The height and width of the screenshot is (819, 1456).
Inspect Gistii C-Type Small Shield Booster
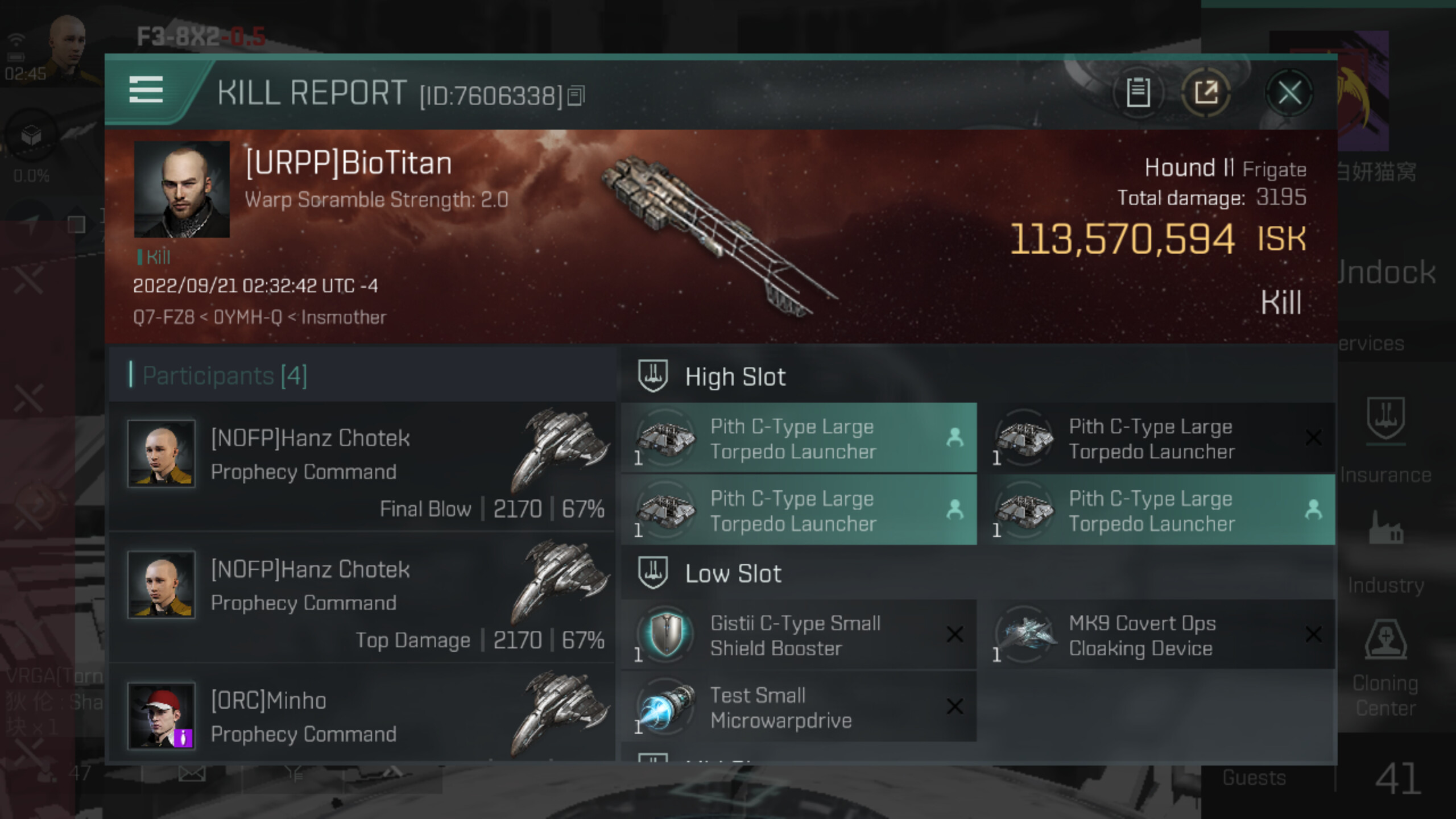pos(796,635)
